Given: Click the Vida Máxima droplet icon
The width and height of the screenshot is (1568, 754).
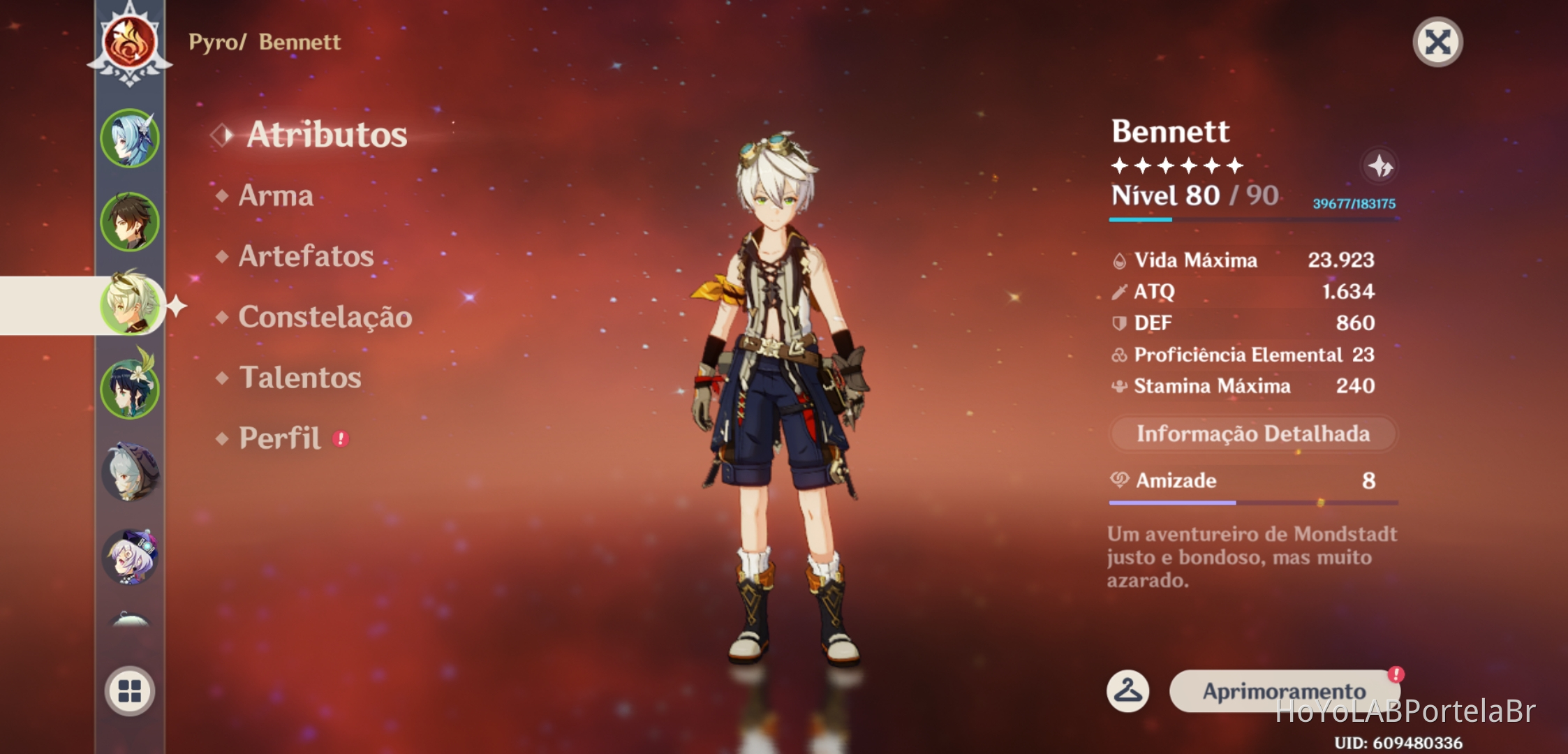Looking at the screenshot, I should click(1120, 260).
